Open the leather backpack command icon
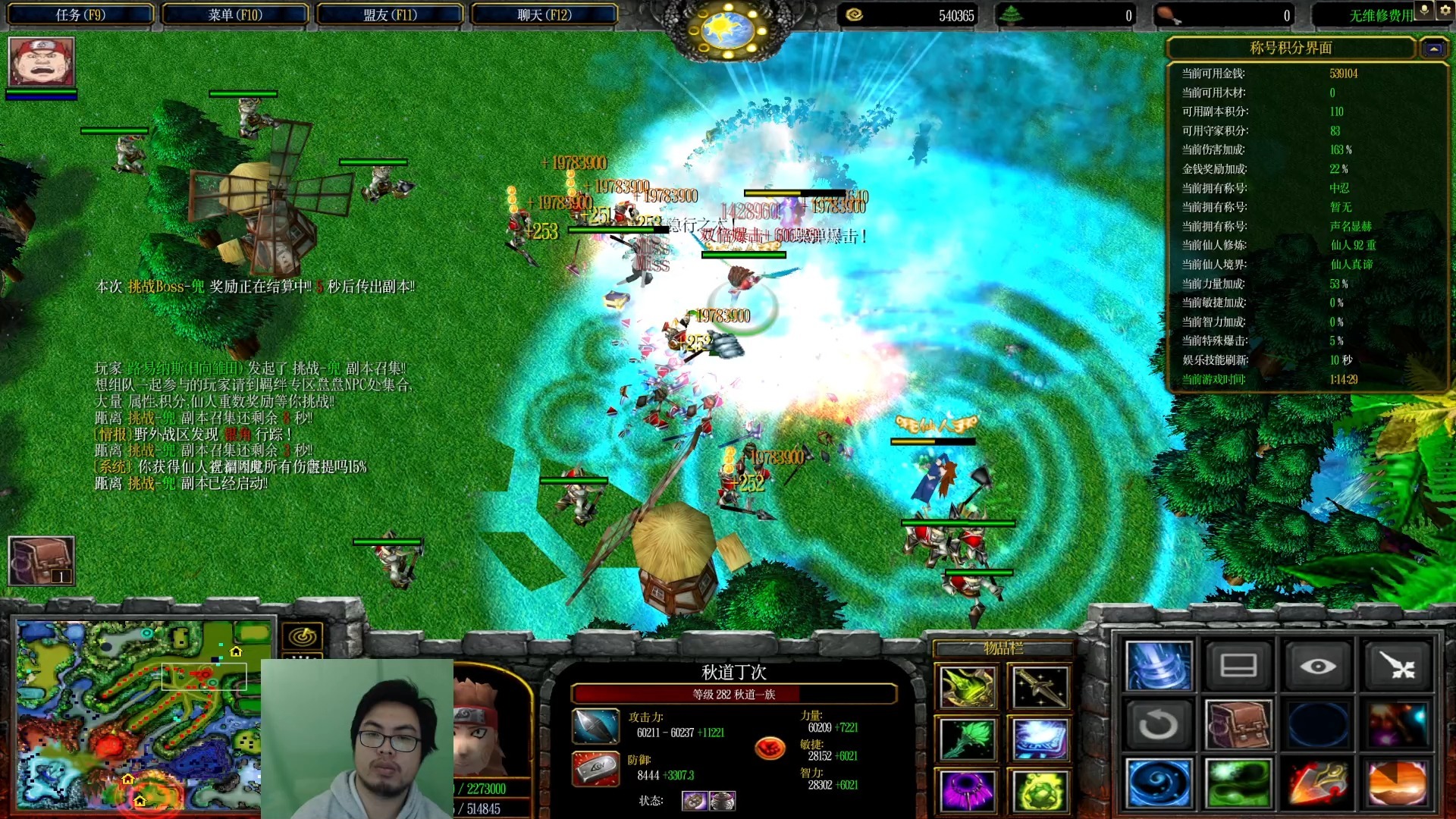Viewport: 1456px width, 819px height. [x=1238, y=724]
